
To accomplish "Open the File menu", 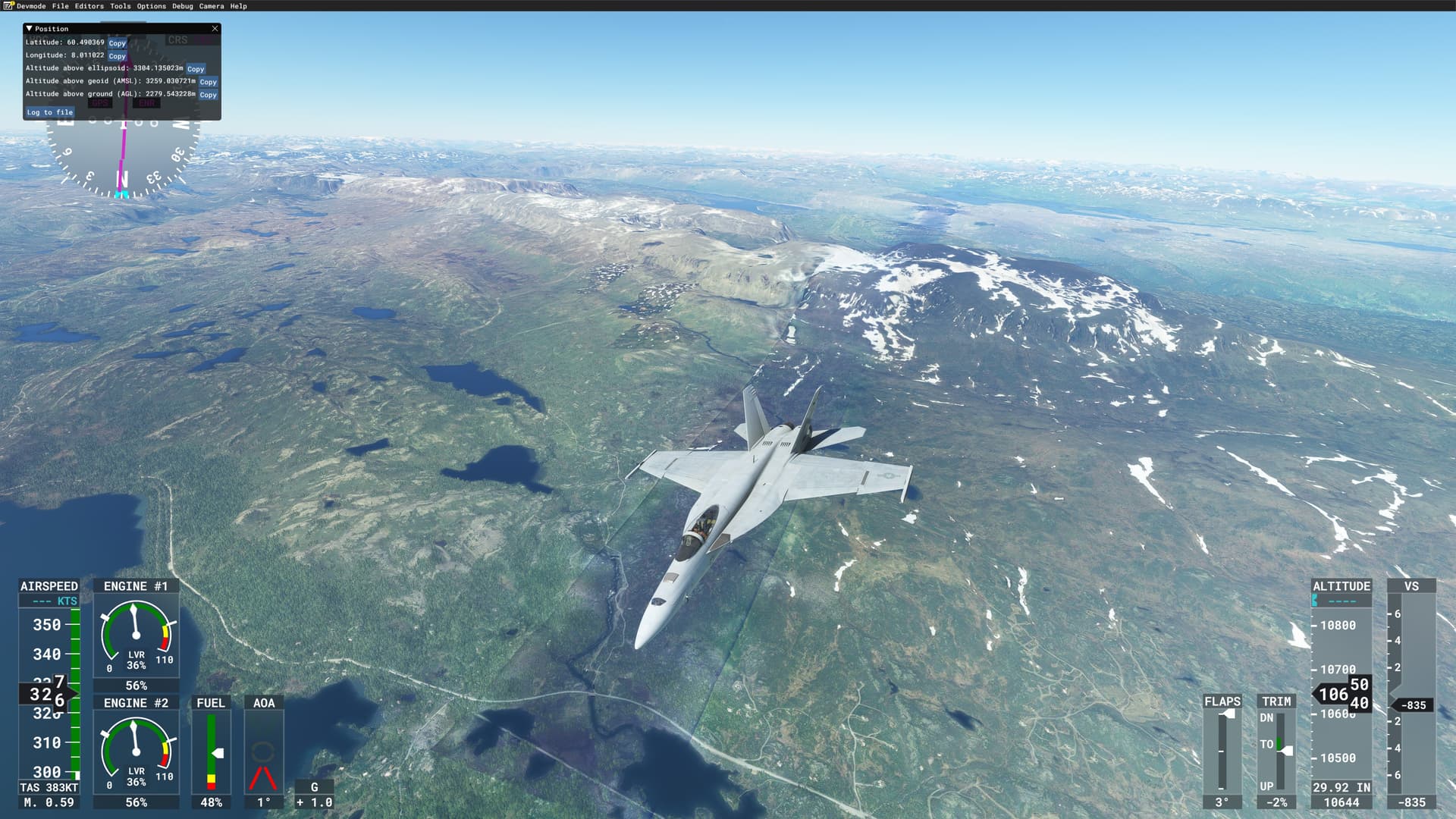I will pyautogui.click(x=60, y=6).
